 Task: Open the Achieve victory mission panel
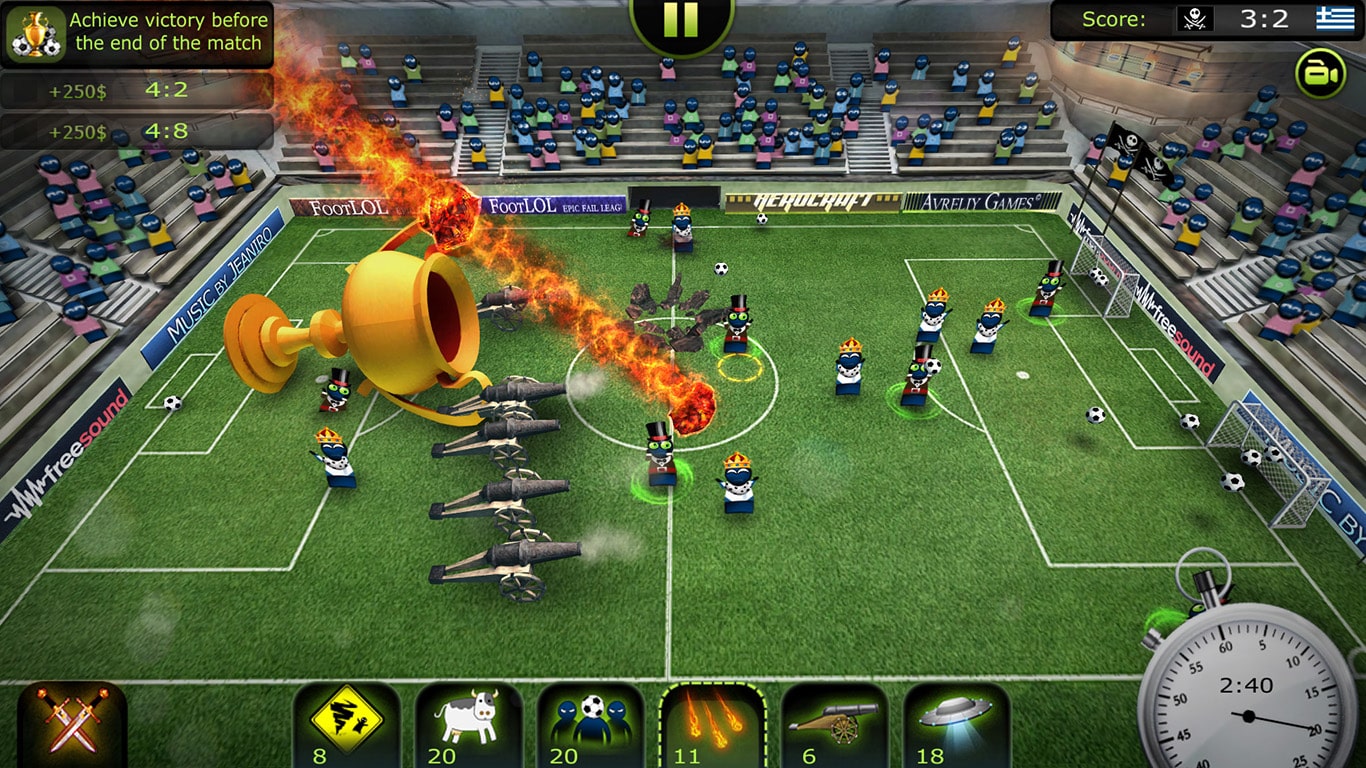[x=160, y=30]
